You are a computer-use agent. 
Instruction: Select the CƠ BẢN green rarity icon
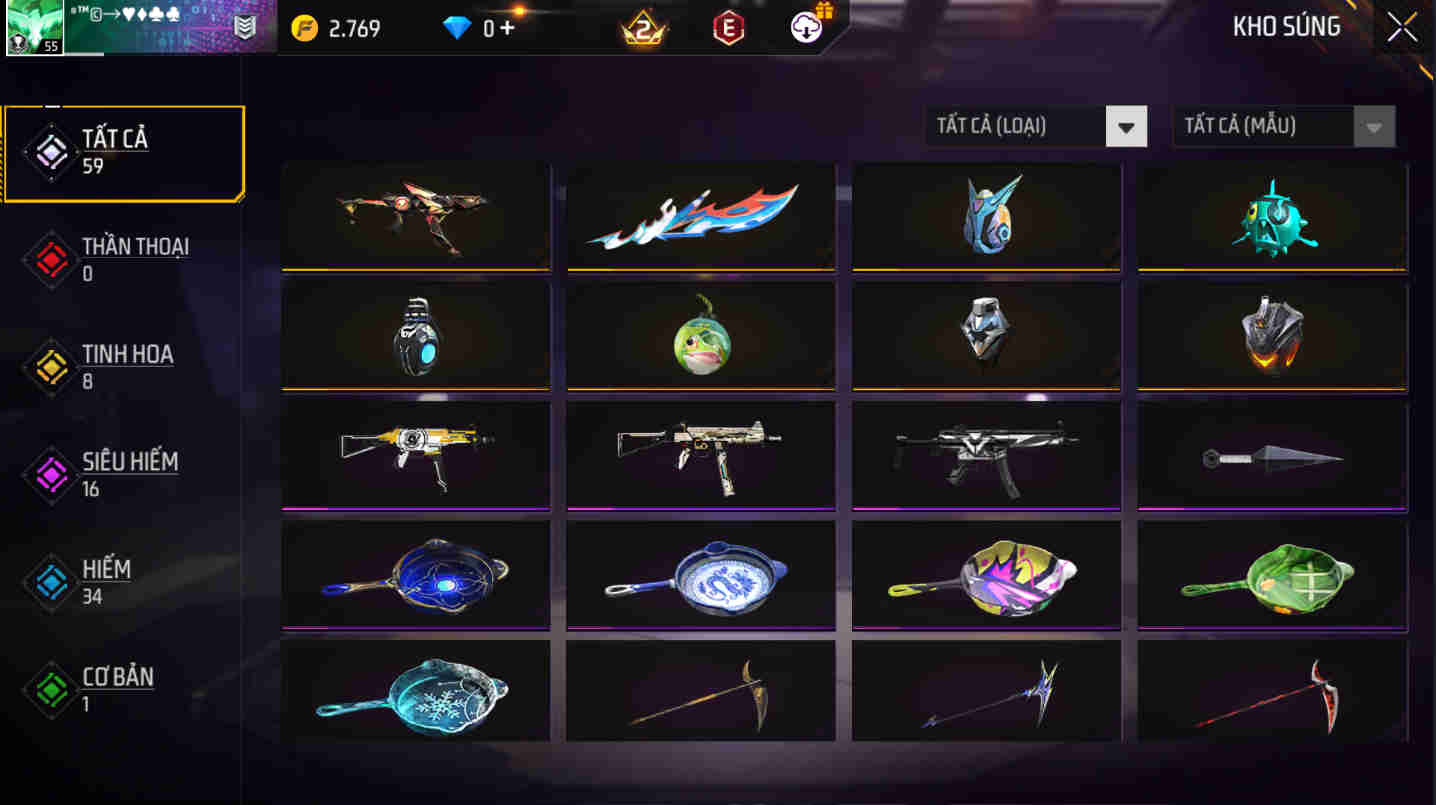point(50,688)
